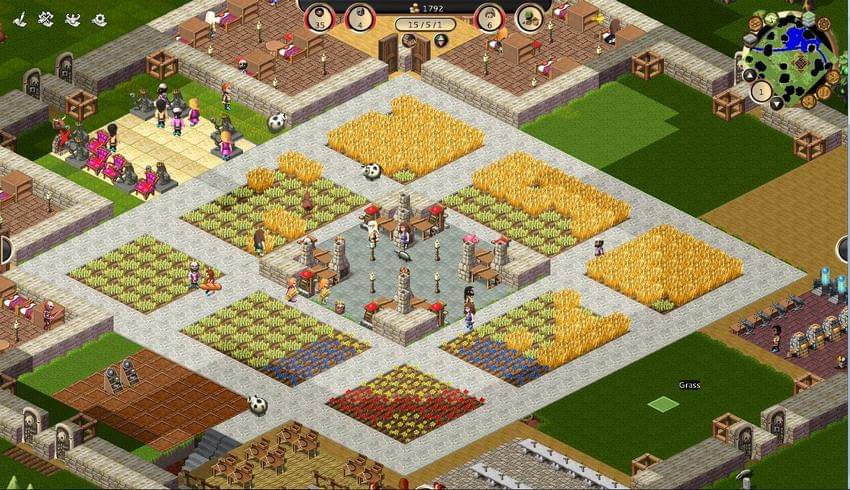
Task: Click the round counter showing 35
Action: pos(321,18)
